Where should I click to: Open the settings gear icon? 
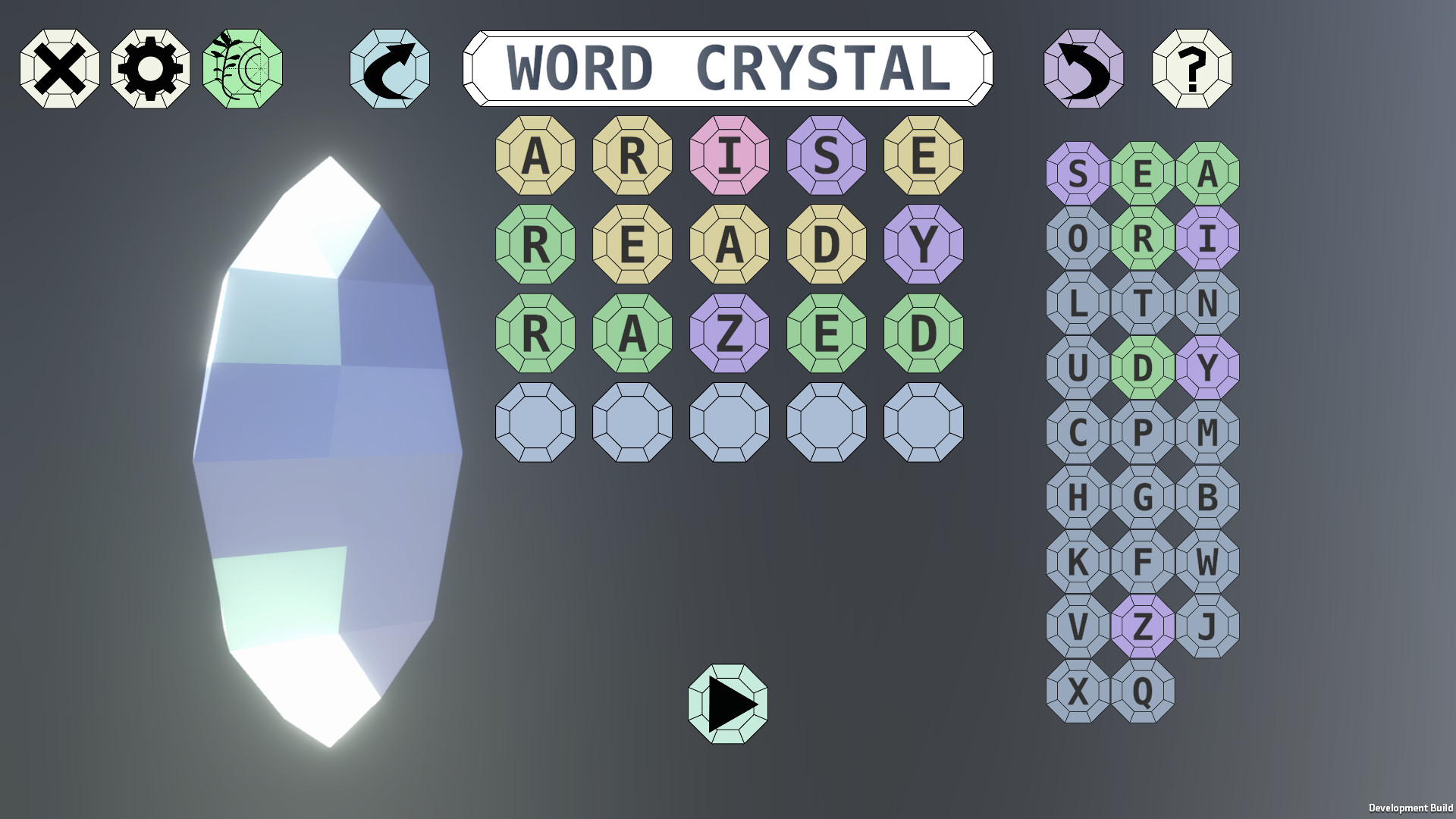[151, 69]
